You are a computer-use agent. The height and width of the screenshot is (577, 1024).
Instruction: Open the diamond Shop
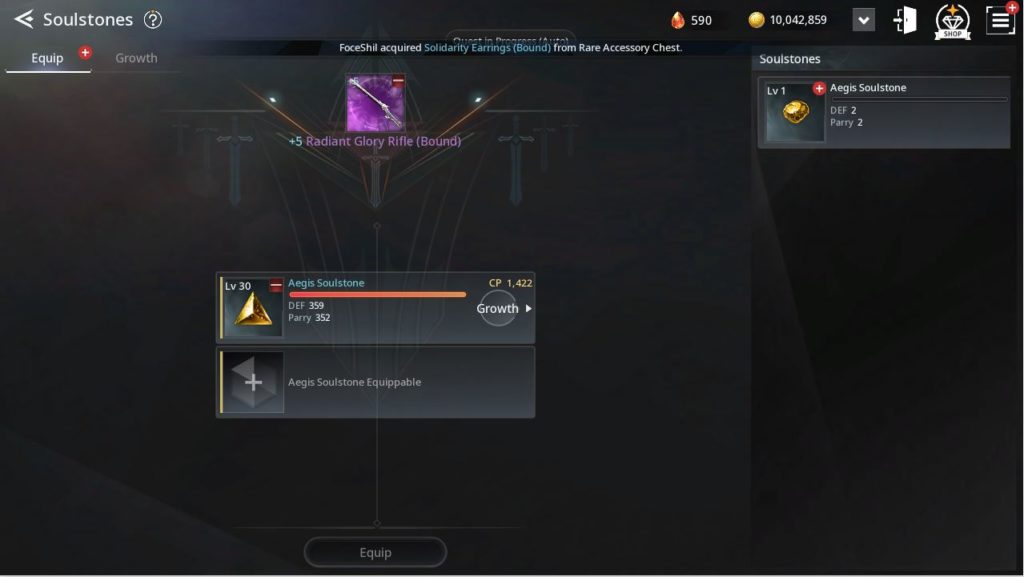tap(952, 21)
